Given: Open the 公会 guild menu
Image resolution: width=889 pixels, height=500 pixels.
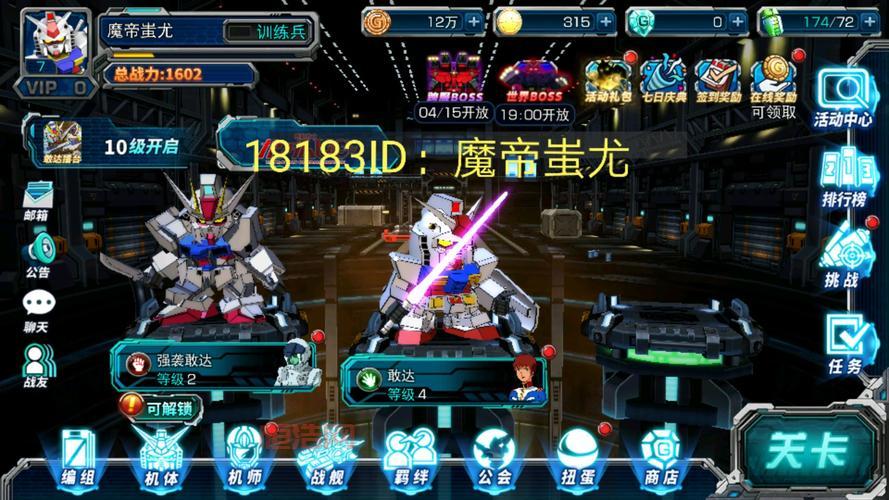Looking at the screenshot, I should tap(493, 456).
